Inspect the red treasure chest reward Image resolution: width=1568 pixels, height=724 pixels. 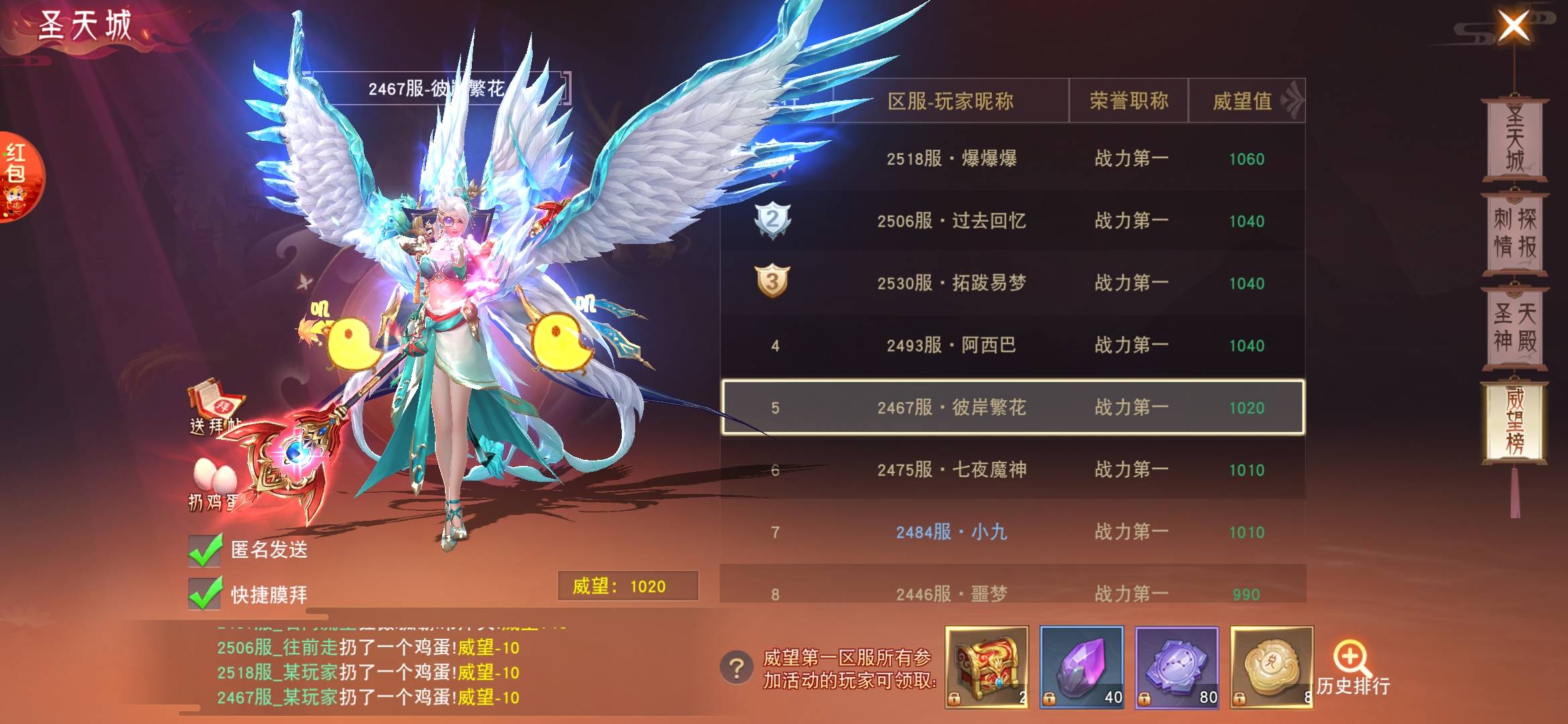click(986, 667)
